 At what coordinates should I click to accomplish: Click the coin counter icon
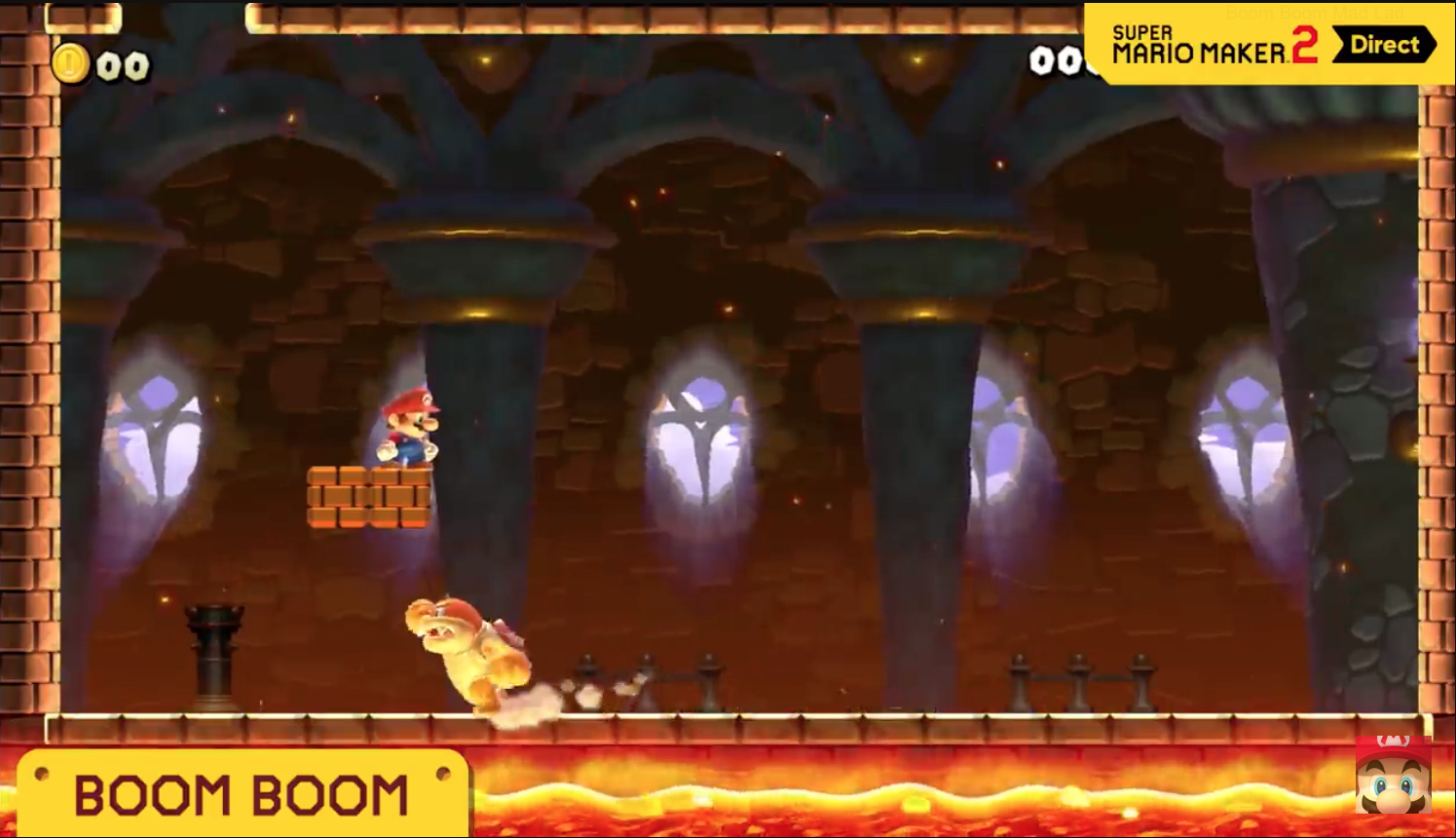click(71, 61)
